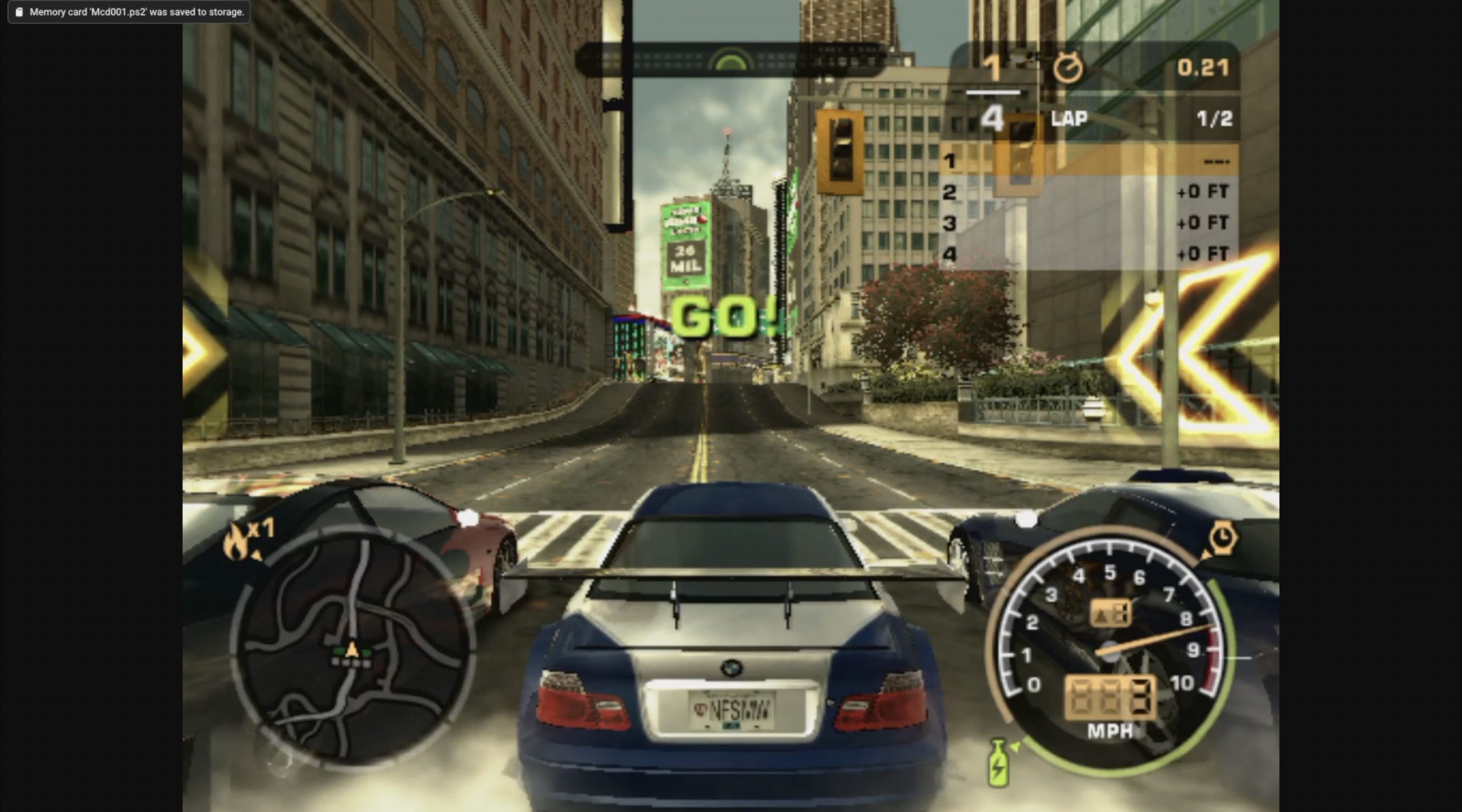Click the tachometer gear indicator
Viewport: 1462px width, 812px height.
(x=1110, y=613)
